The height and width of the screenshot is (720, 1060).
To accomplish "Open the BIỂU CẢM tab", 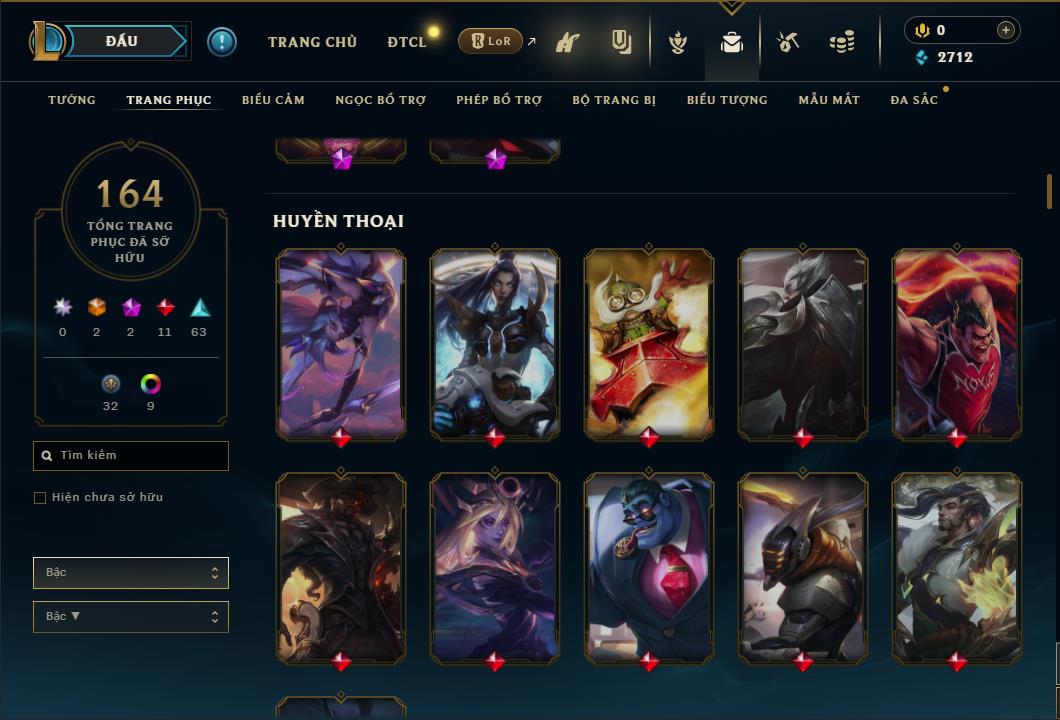I will [x=273, y=100].
